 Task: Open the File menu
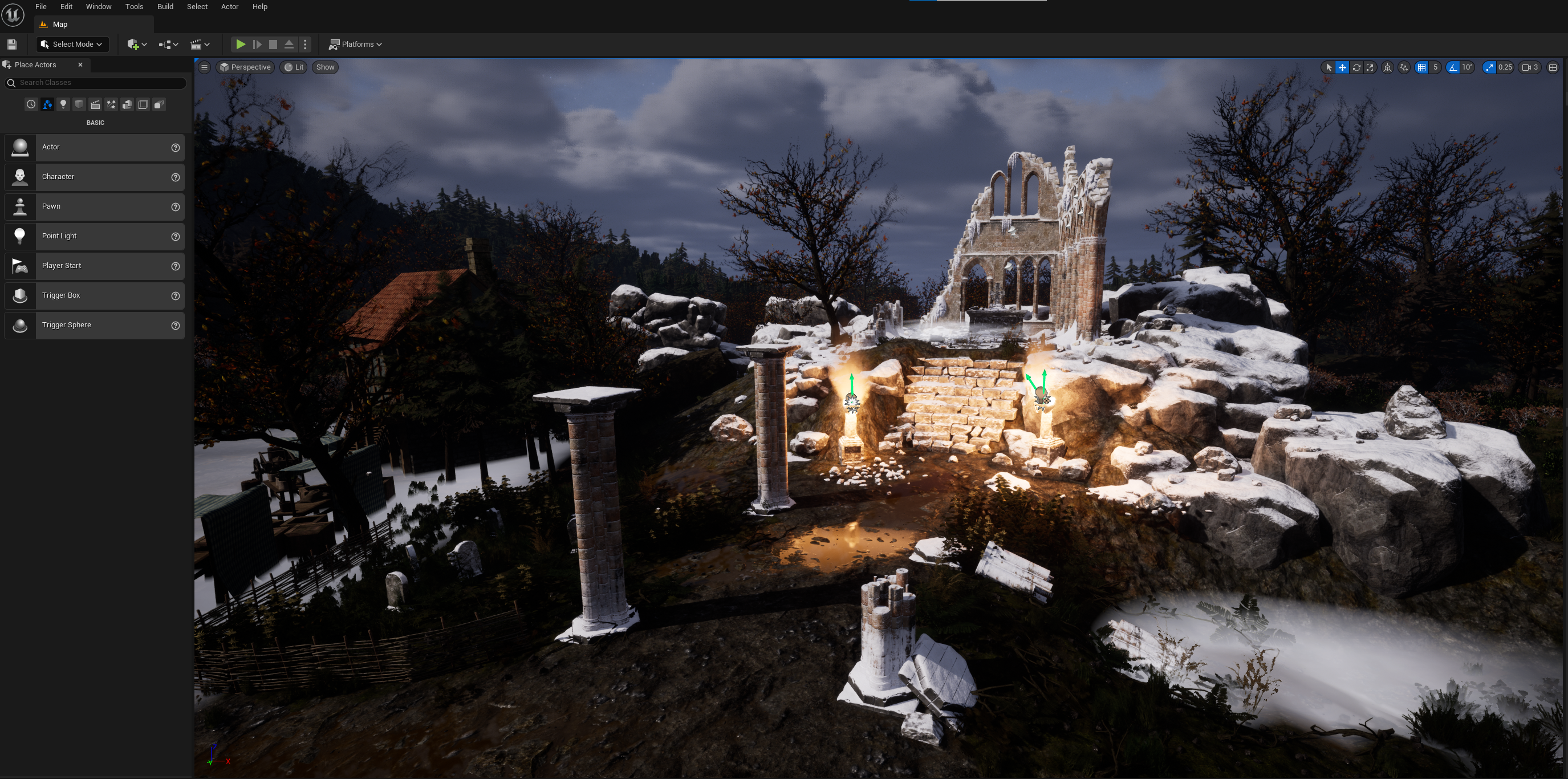tap(41, 7)
